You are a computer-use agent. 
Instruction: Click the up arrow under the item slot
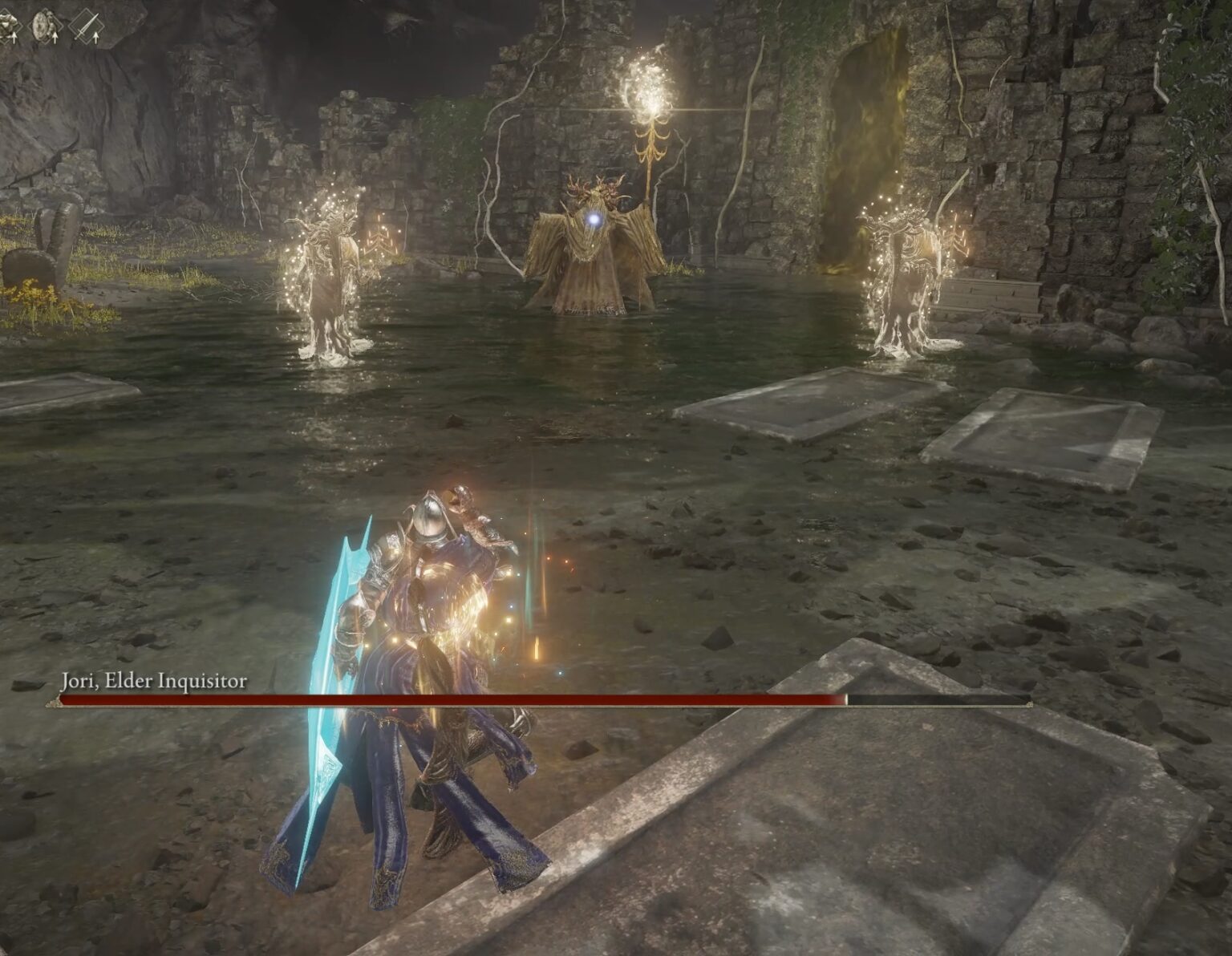[x=14, y=38]
